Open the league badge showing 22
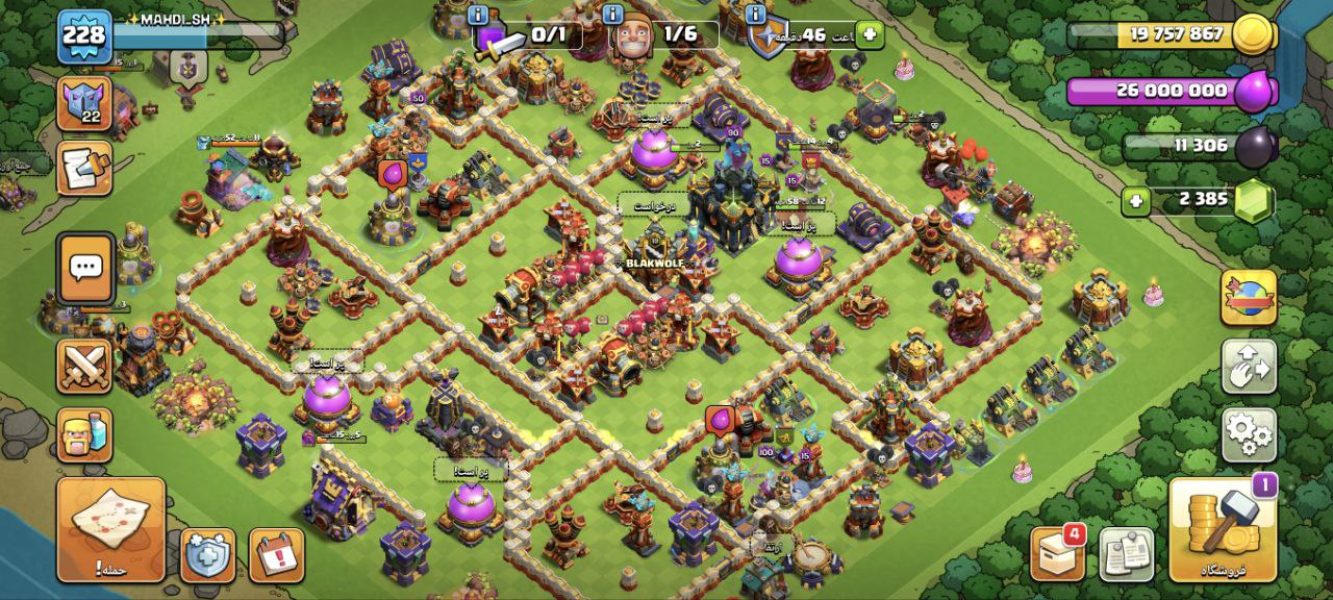Image resolution: width=1333 pixels, height=600 pixels. click(x=84, y=104)
